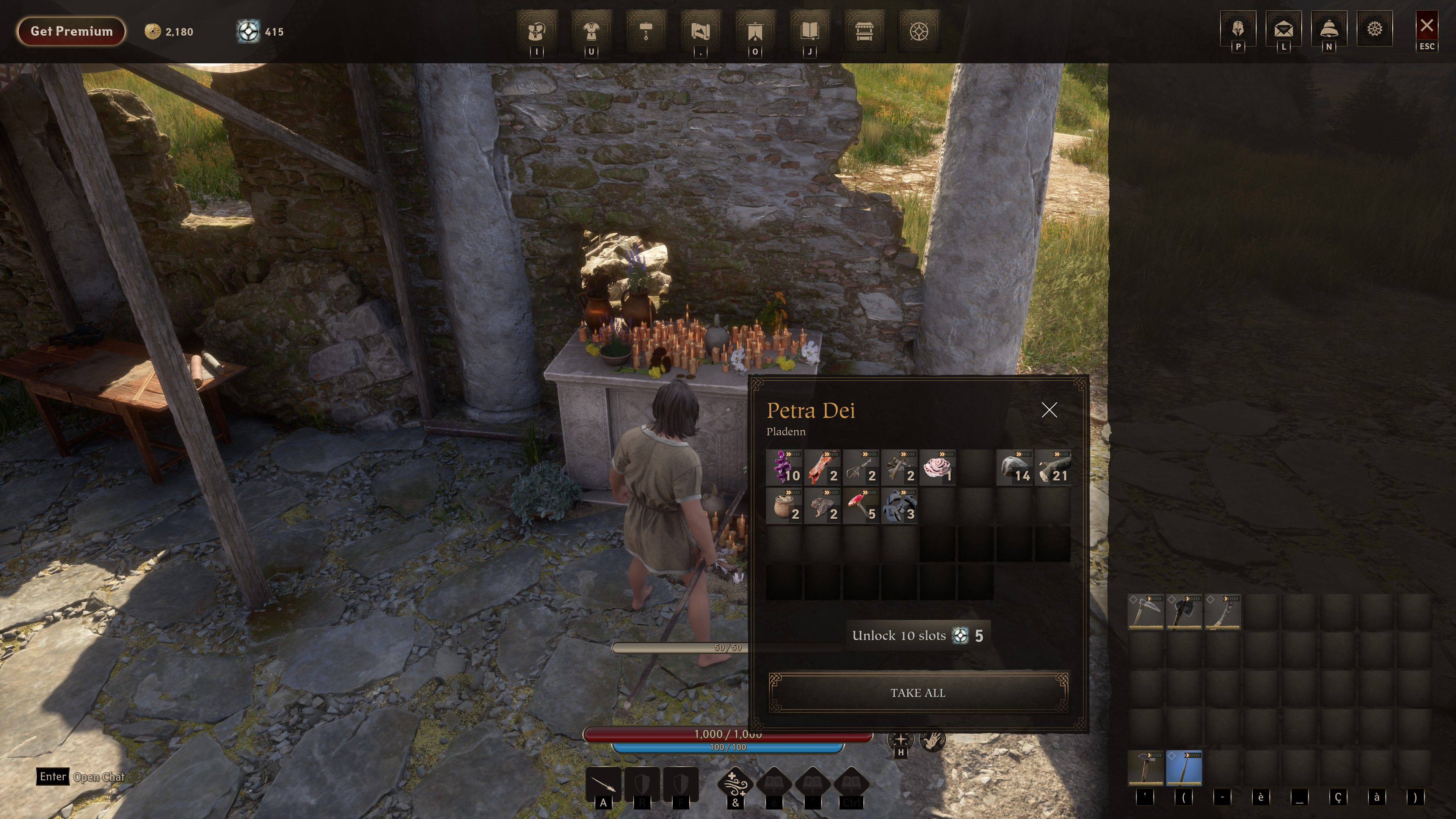The width and height of the screenshot is (1456, 819).
Task: Select the red mushroom stack
Action: point(861,505)
